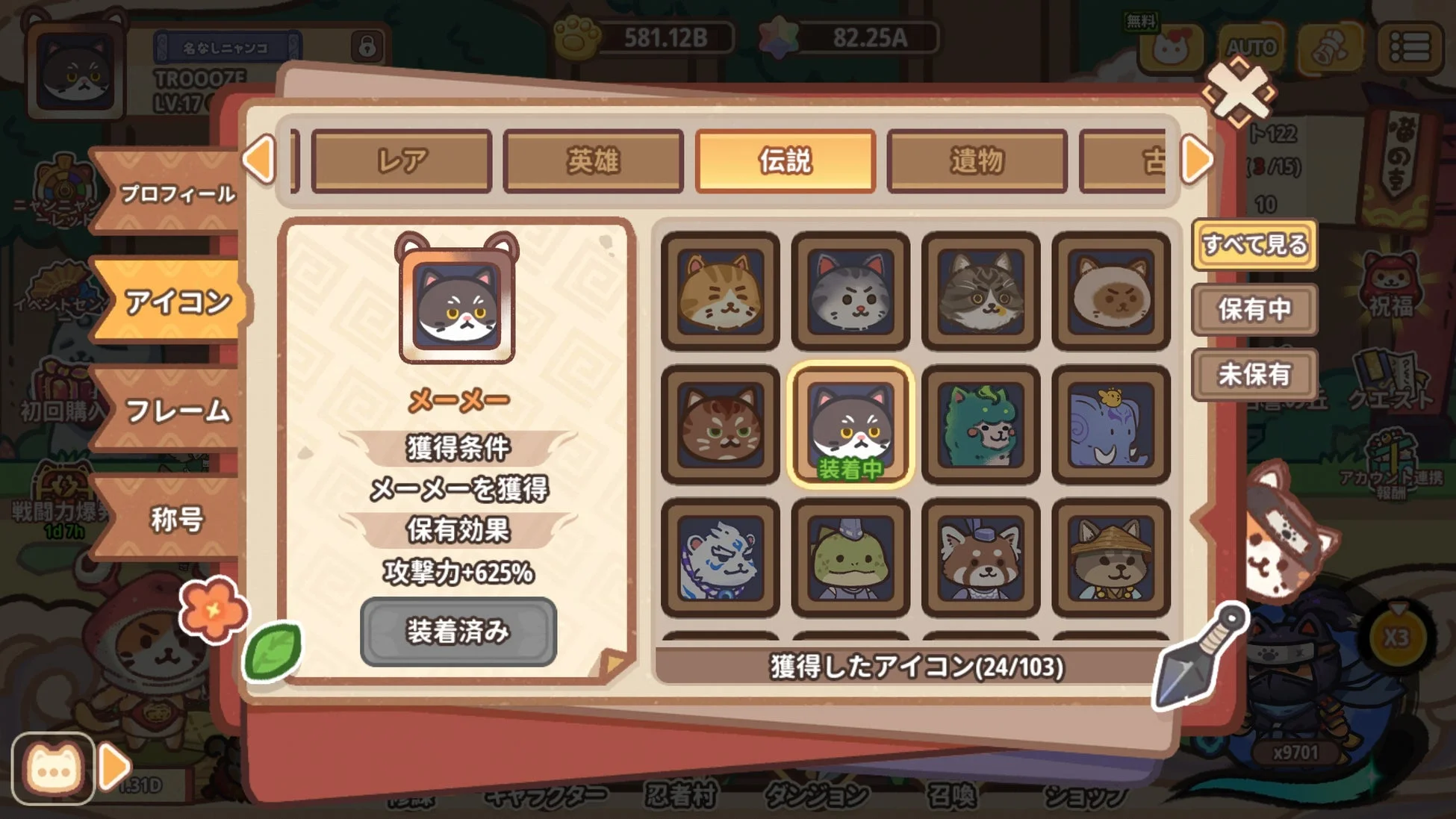Pick the elephant-costumed cat icon

(1111, 422)
